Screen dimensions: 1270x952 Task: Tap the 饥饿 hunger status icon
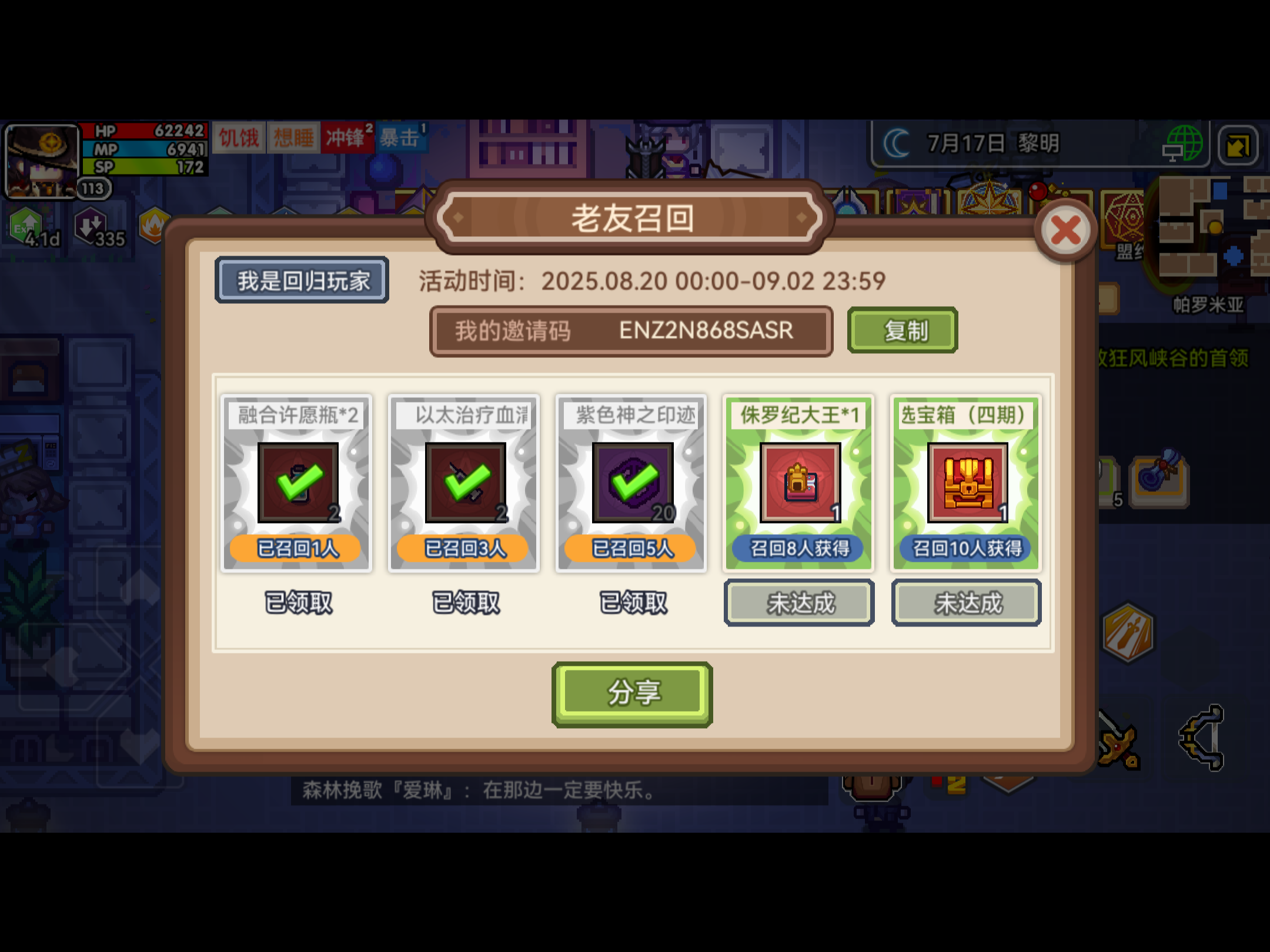point(238,138)
